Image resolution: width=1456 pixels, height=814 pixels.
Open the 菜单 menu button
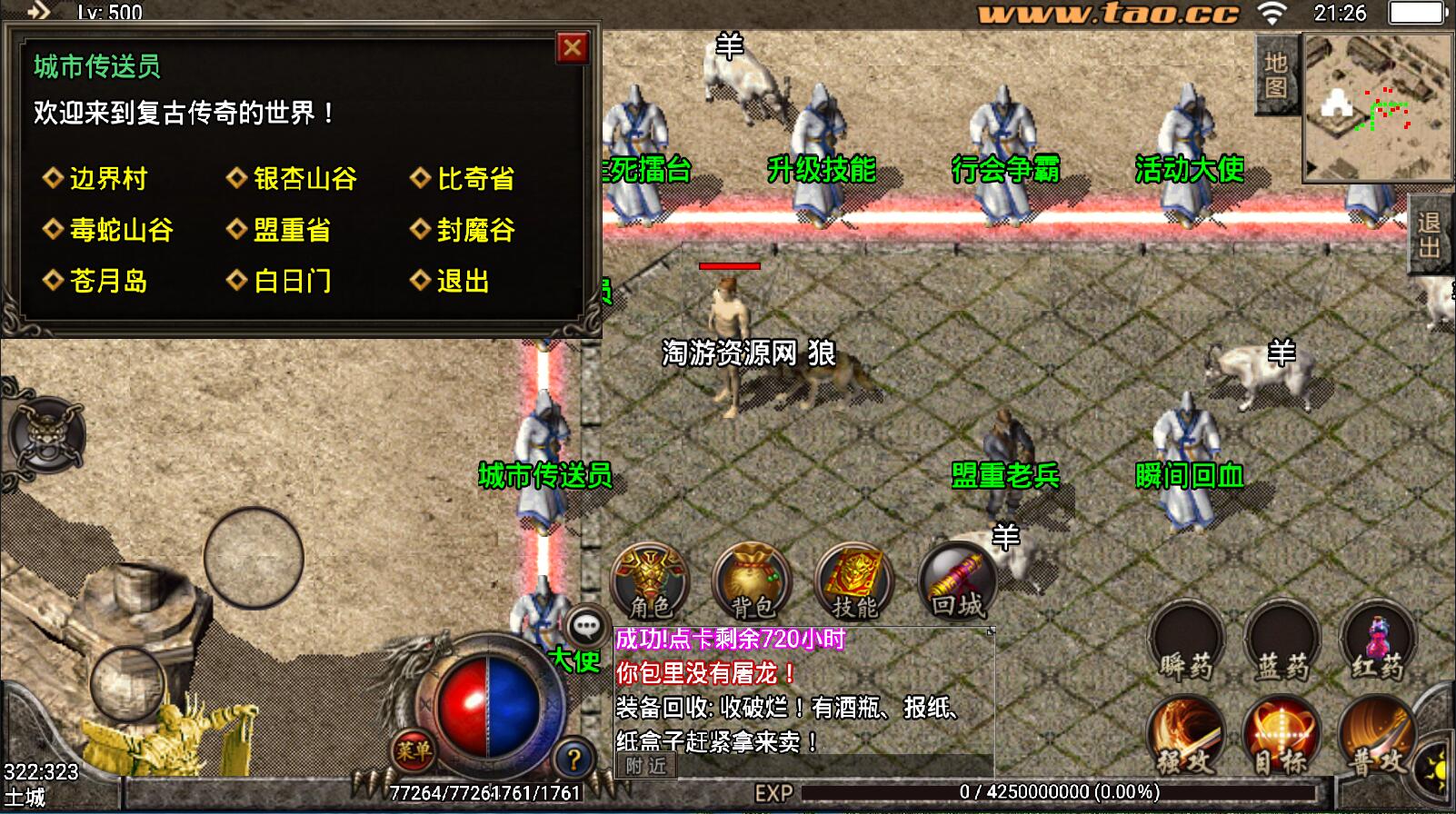click(x=414, y=750)
